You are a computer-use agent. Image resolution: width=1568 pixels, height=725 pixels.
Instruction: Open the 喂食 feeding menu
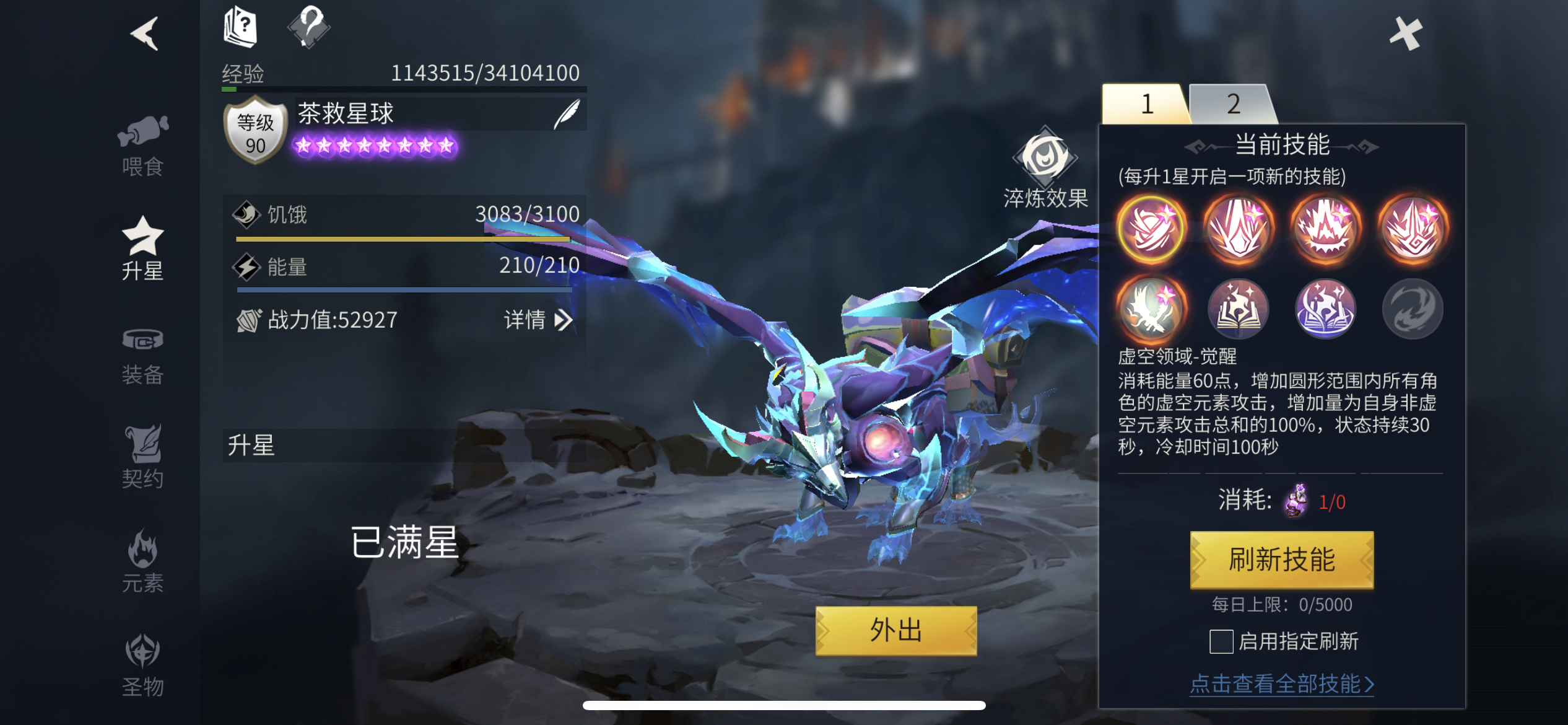(143, 146)
